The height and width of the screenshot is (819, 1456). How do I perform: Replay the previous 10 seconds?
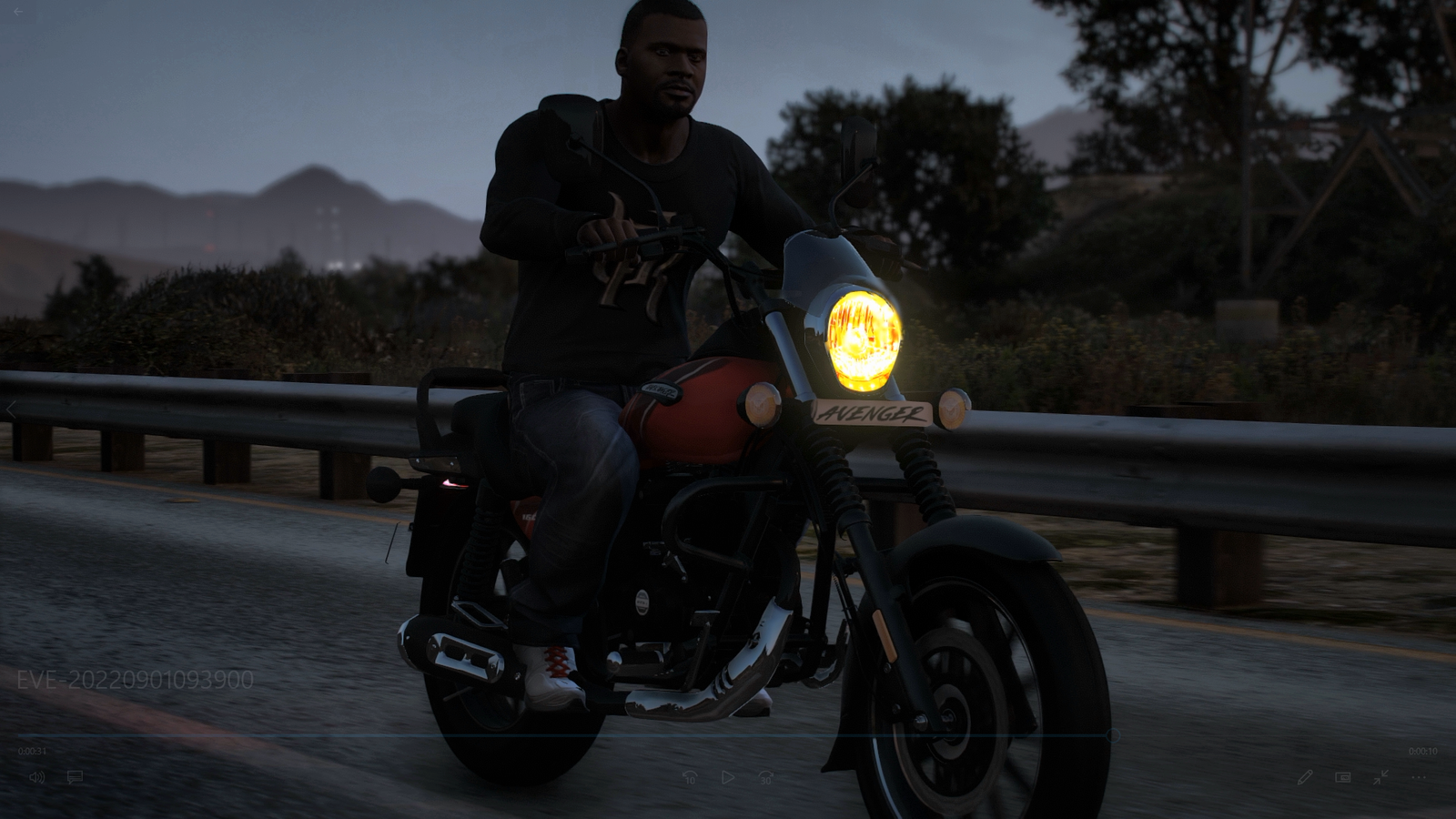[690, 777]
